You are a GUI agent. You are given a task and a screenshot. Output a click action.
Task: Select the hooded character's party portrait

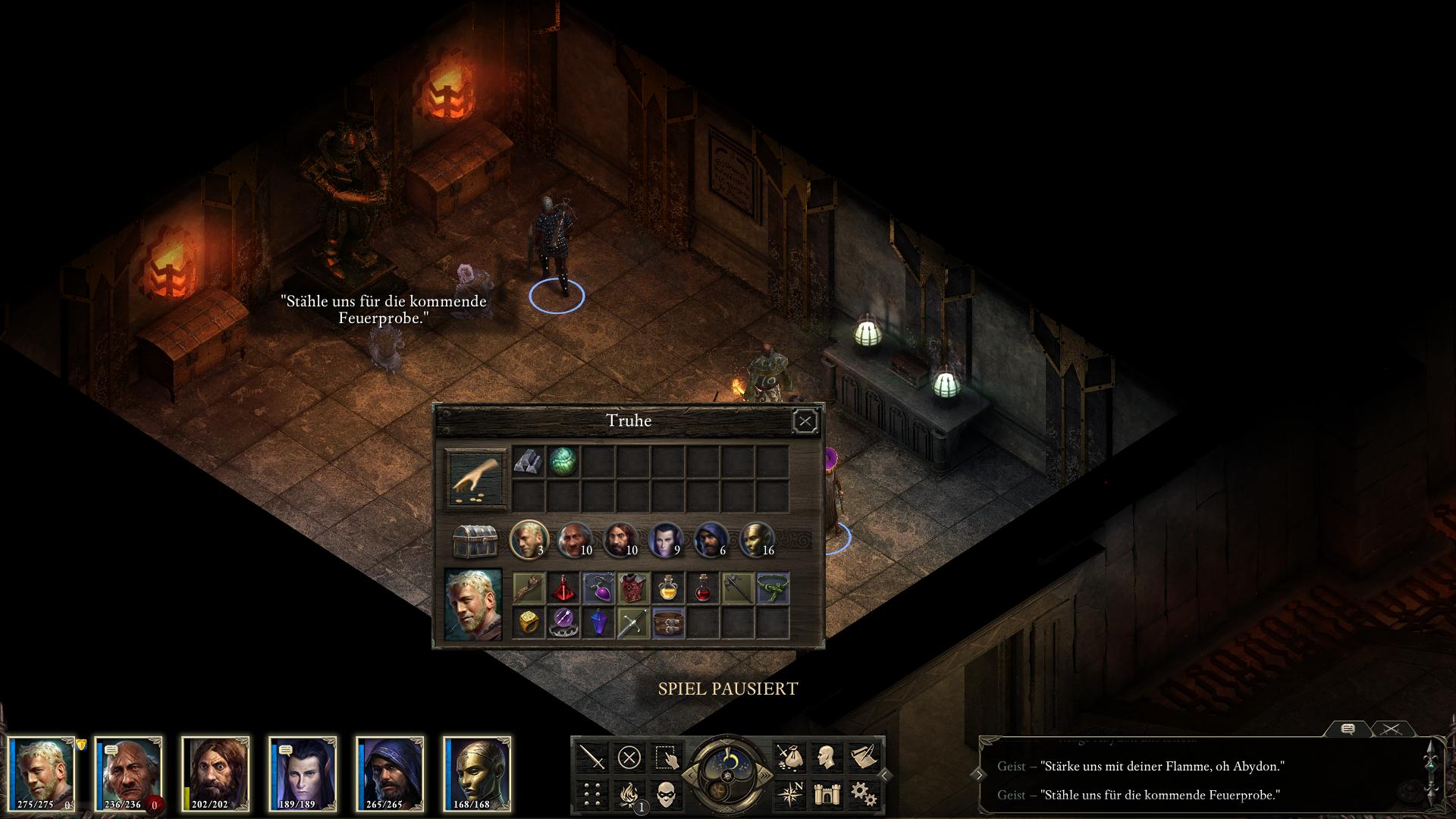coord(390,773)
